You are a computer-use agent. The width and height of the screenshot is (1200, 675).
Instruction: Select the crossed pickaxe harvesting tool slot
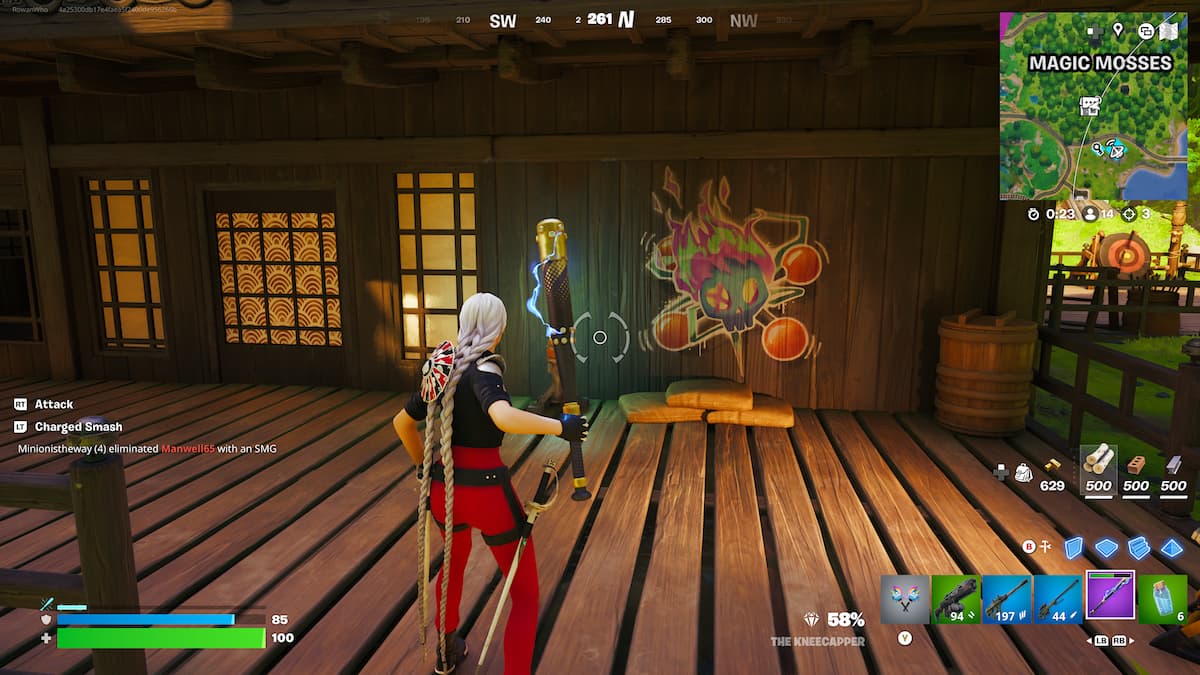(x=905, y=599)
